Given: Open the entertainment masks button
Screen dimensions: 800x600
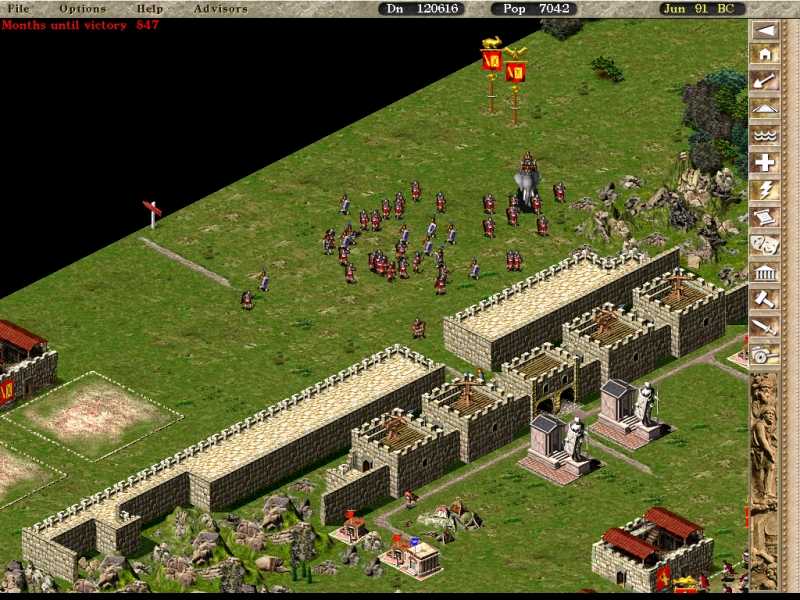Looking at the screenshot, I should tap(764, 244).
